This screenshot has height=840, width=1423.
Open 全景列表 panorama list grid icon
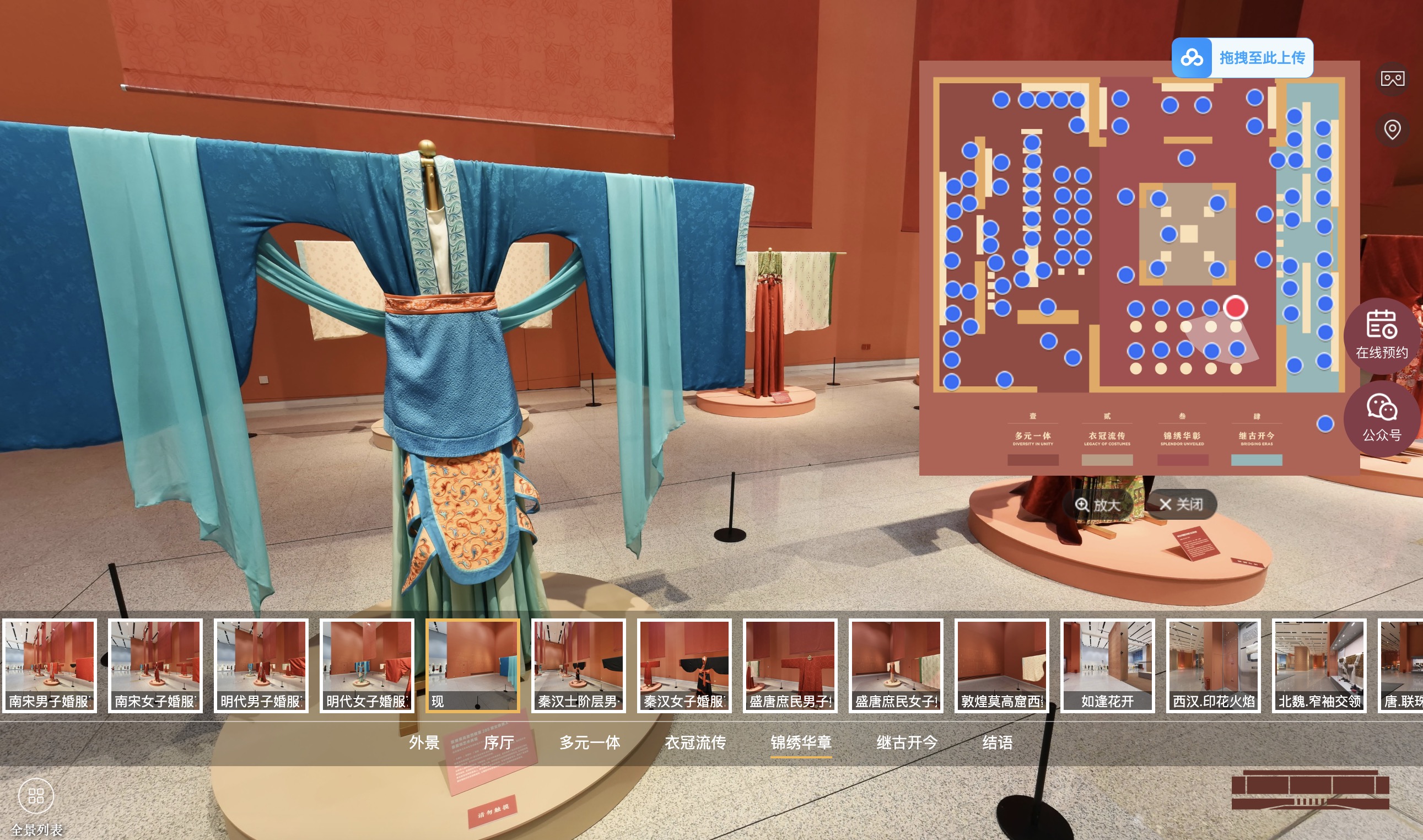36,795
